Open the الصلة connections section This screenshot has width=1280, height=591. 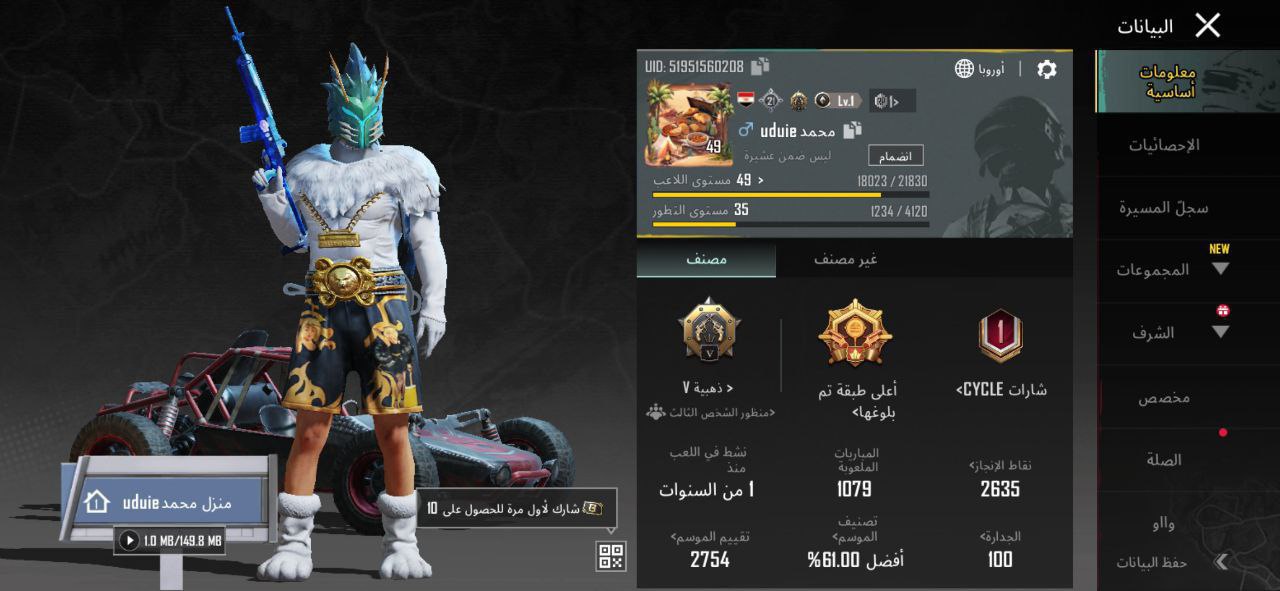pyautogui.click(x=1164, y=460)
